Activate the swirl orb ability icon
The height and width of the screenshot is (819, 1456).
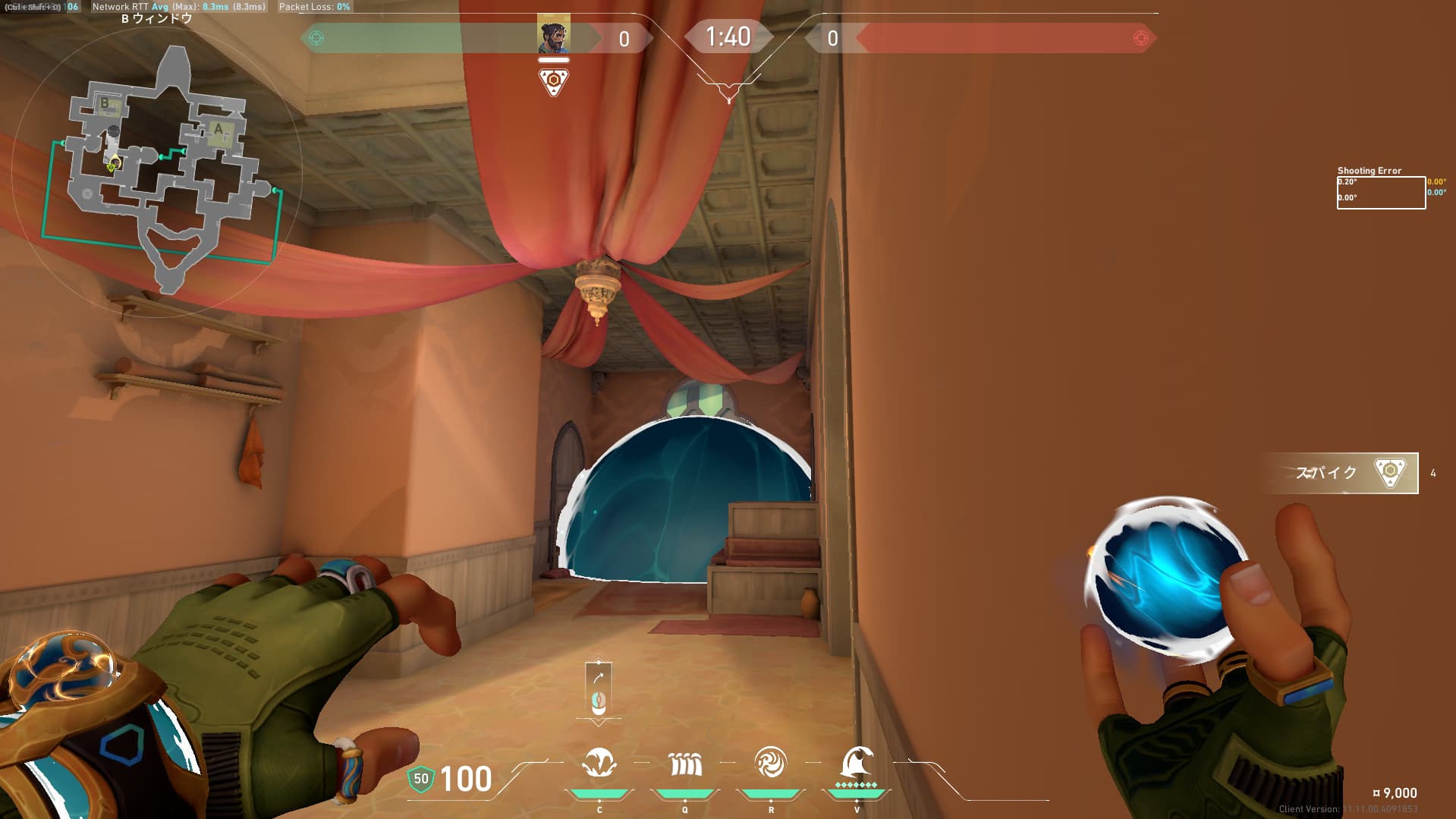tap(770, 763)
